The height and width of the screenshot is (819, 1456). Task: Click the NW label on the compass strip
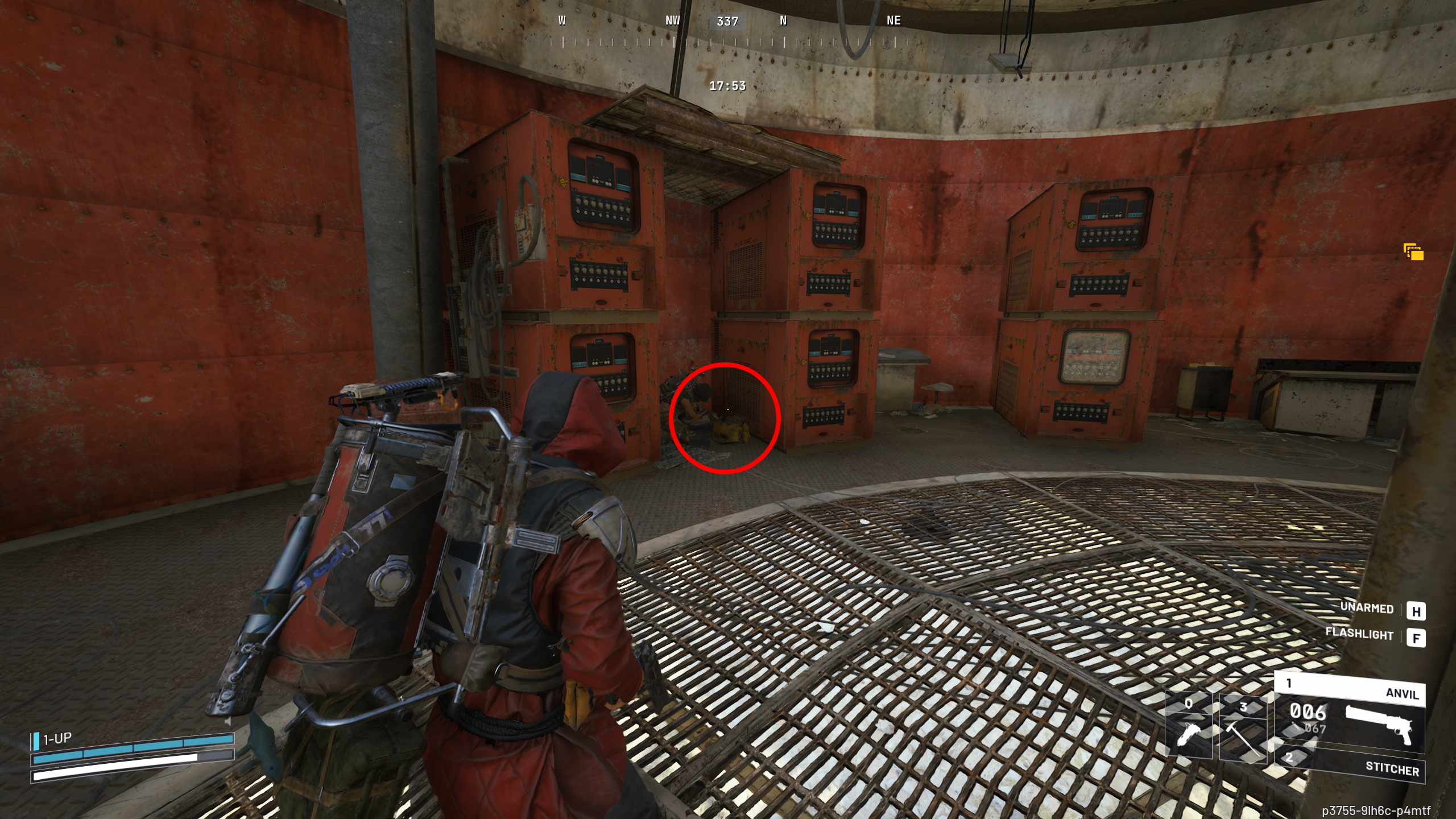pos(672,20)
